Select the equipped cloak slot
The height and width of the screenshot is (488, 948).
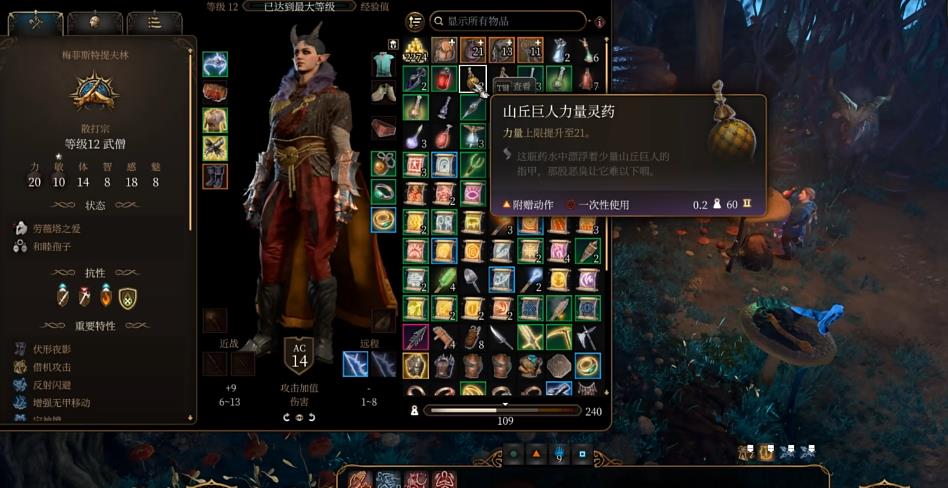point(215,93)
